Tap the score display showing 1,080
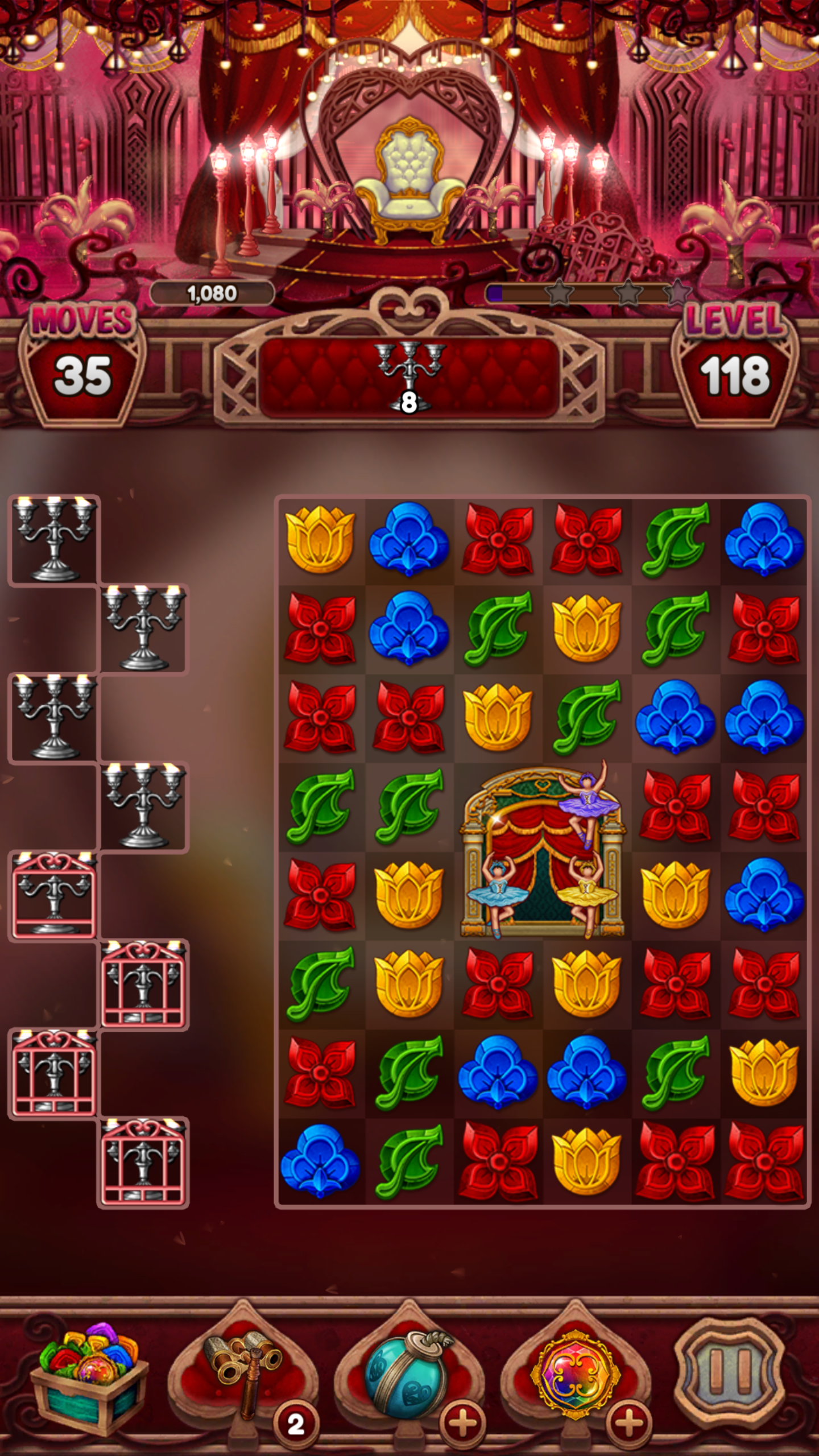The height and width of the screenshot is (1456, 819). [213, 293]
